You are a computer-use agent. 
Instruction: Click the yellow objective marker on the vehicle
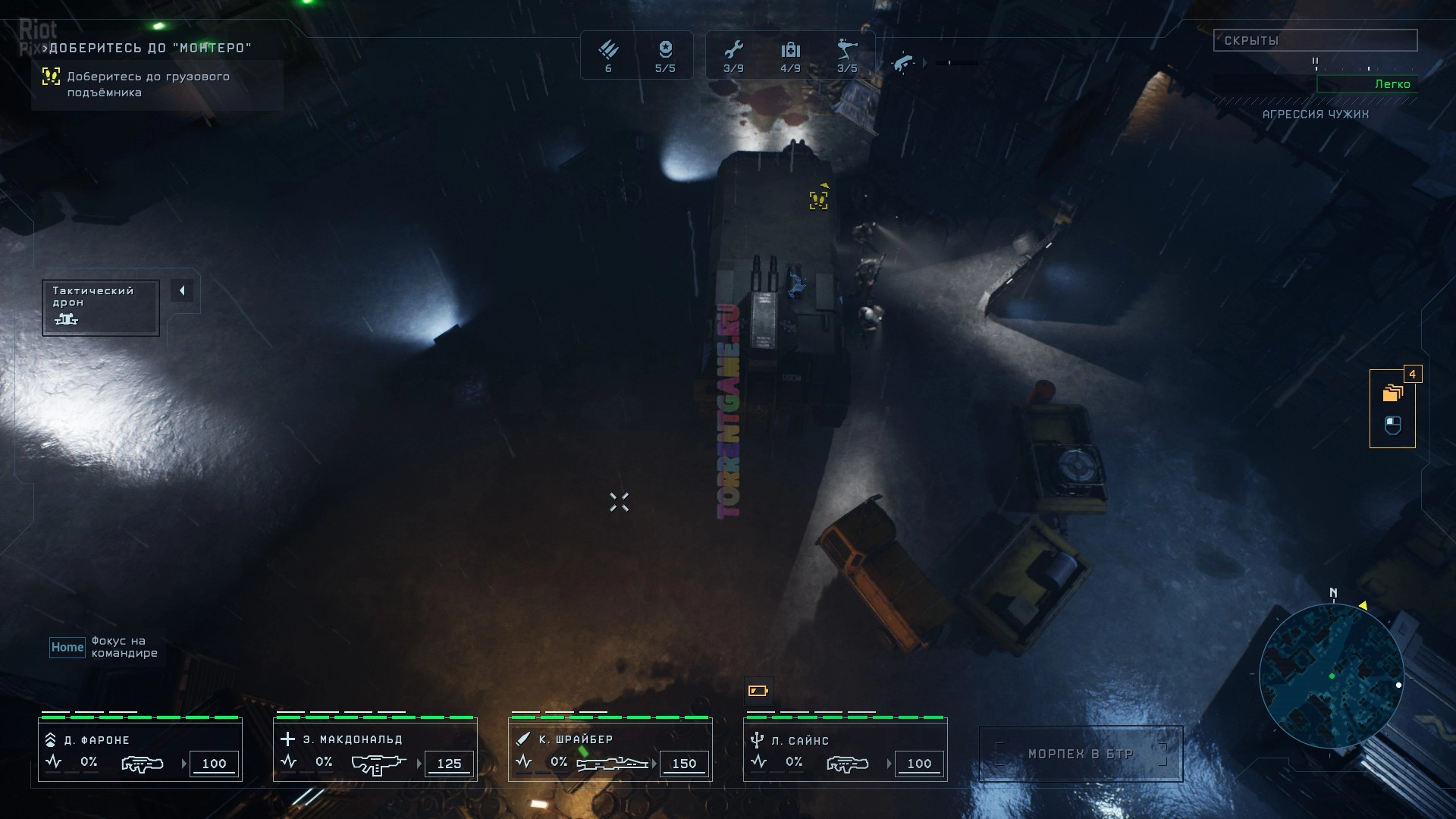pyautogui.click(x=818, y=199)
